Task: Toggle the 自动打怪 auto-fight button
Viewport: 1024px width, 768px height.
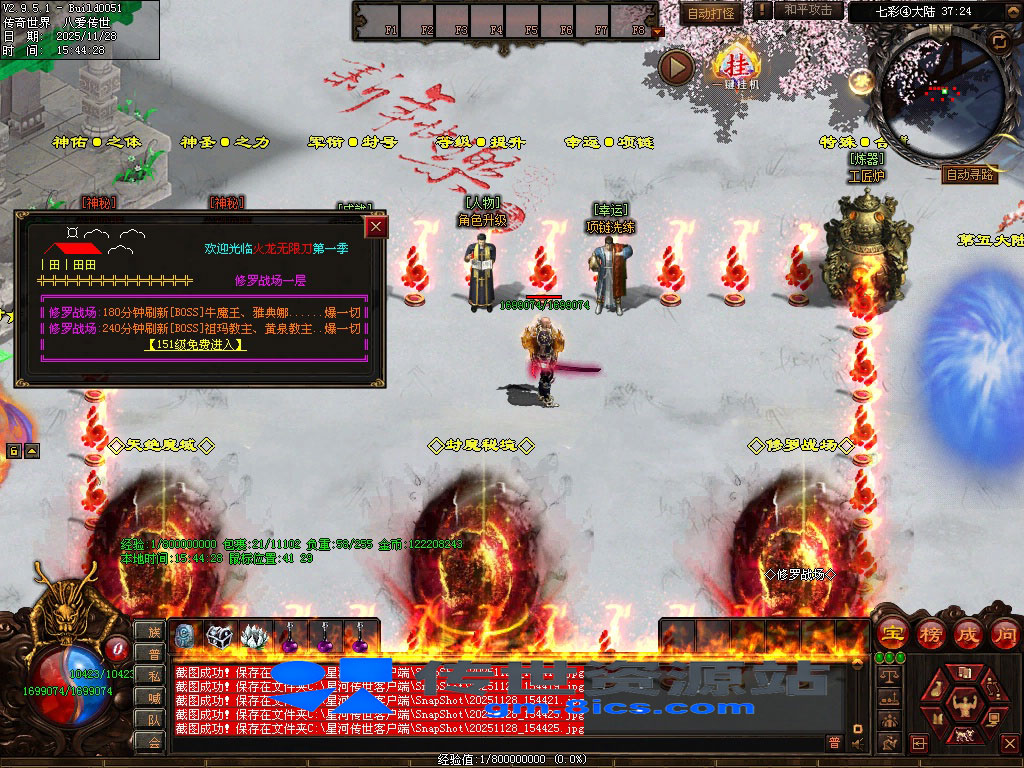Action: (711, 12)
